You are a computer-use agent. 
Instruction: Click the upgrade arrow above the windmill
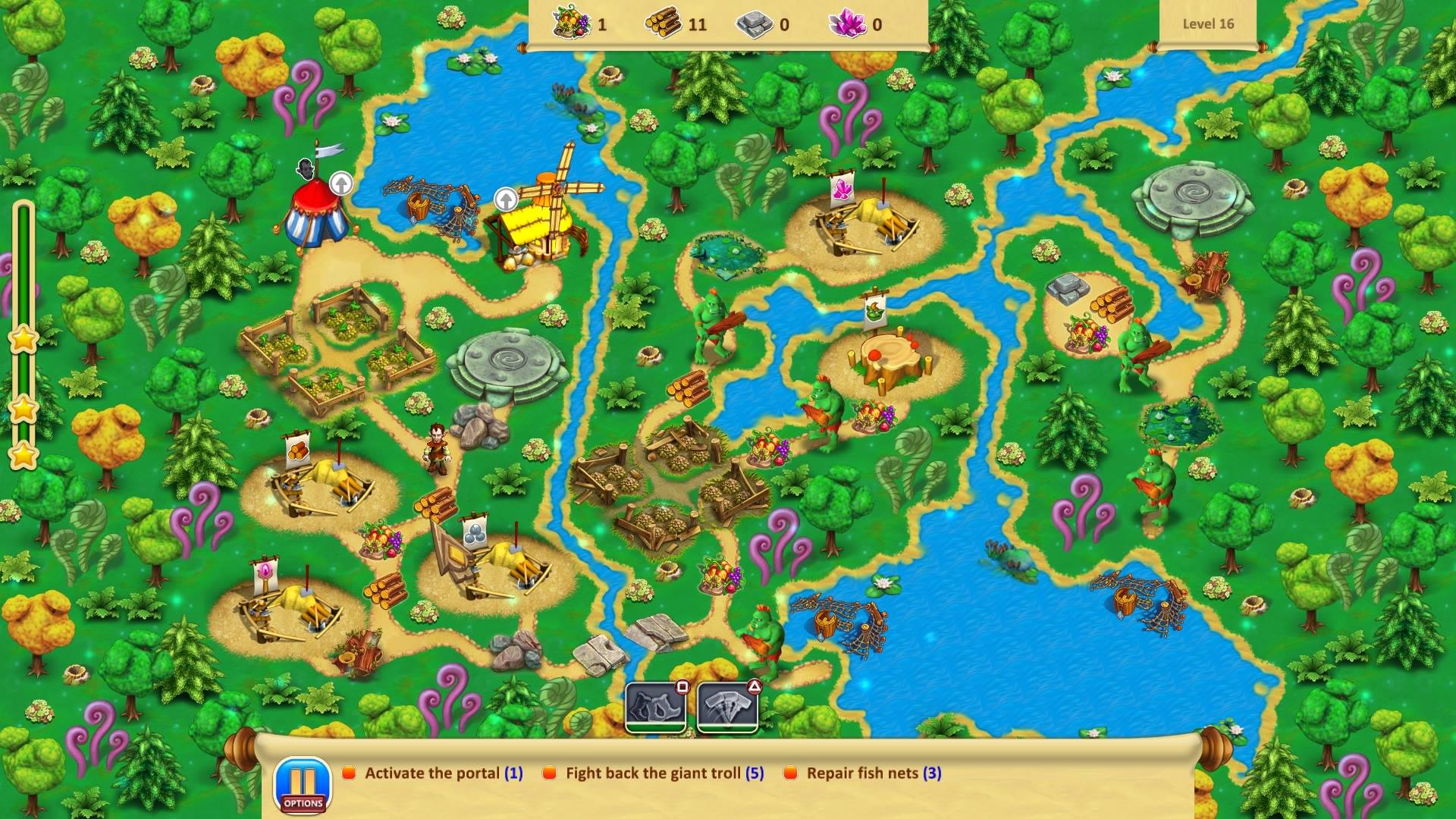tap(505, 200)
